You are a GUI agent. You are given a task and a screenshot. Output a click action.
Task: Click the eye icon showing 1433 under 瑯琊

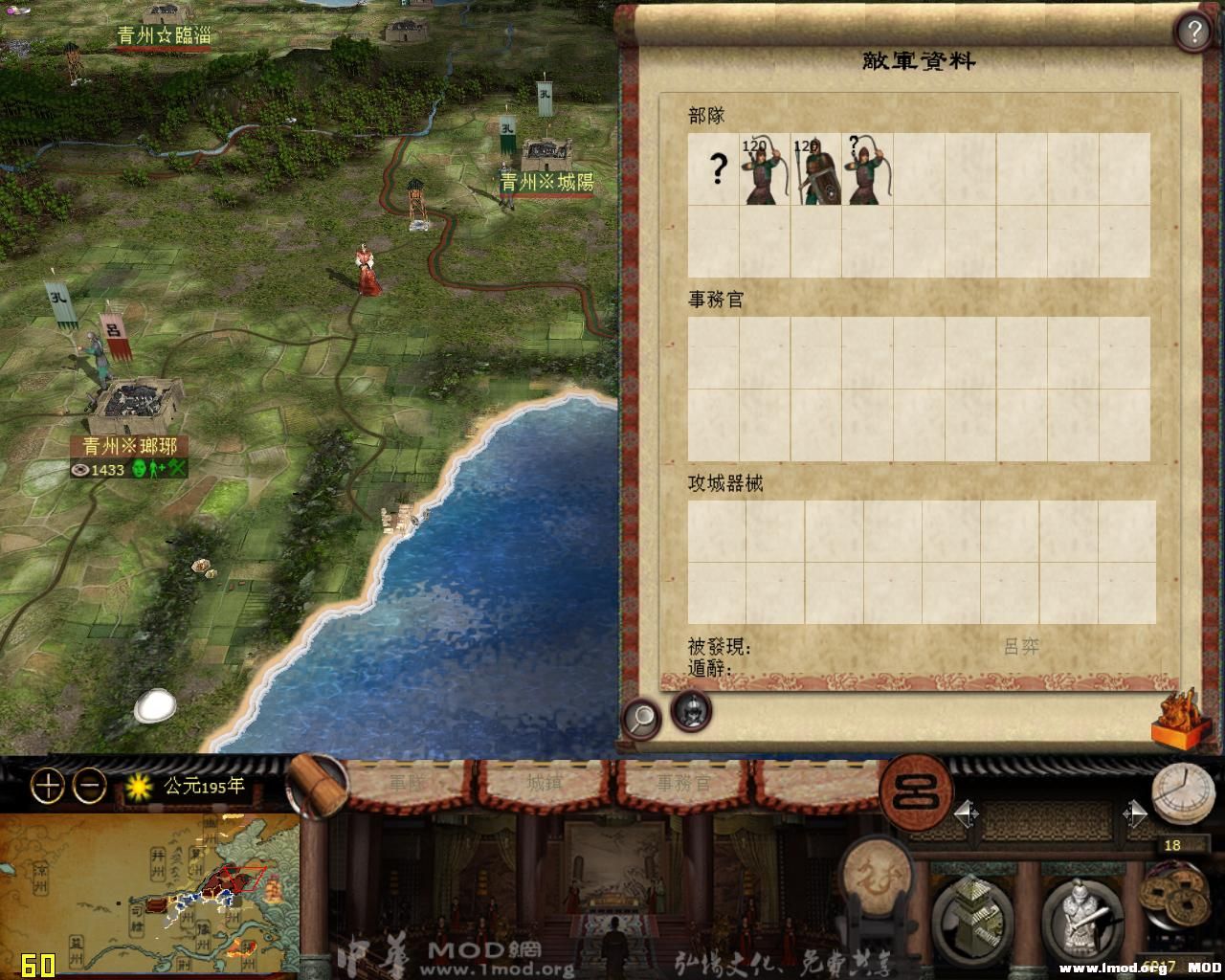[x=82, y=470]
